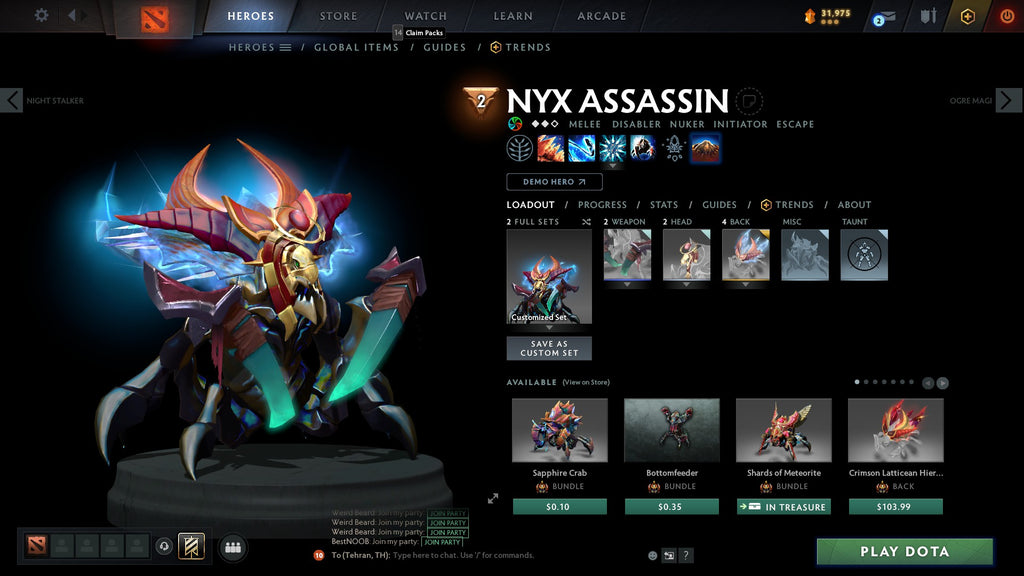
Task: Exit the game with the power button
Action: click(1007, 16)
